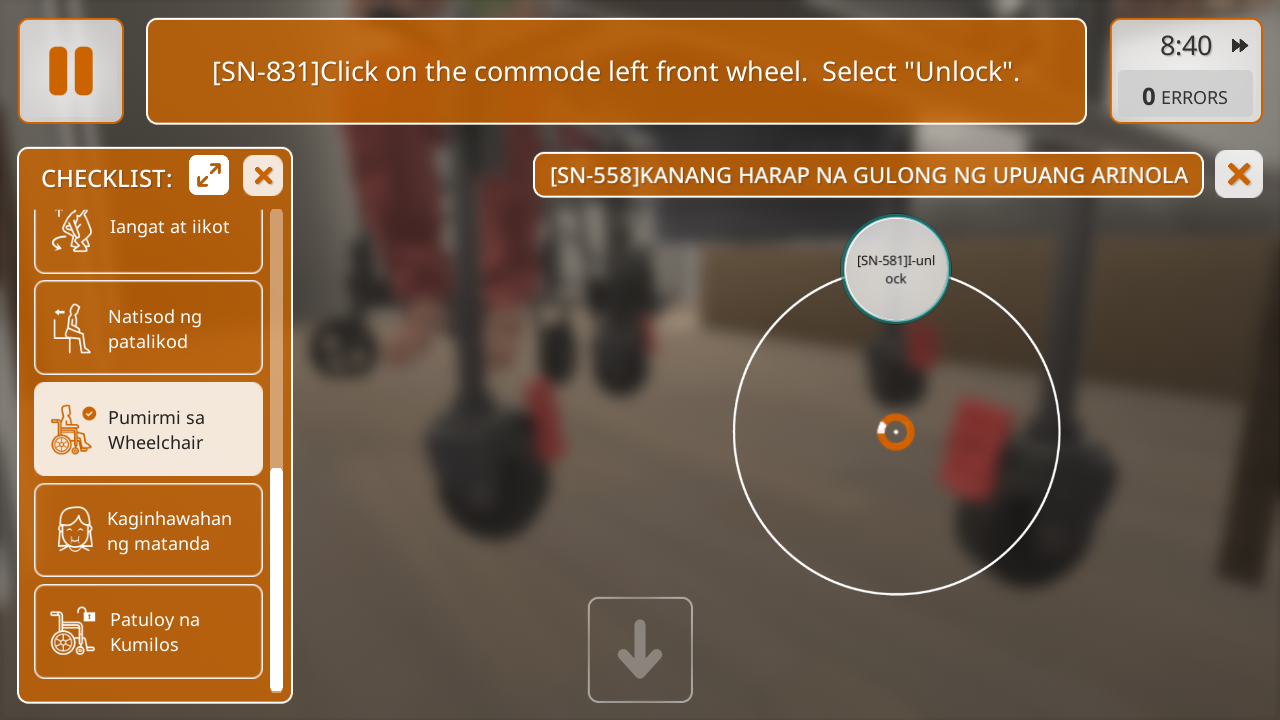The image size is (1280, 720).
Task: Fast-forward the timer with the skip arrows
Action: [1240, 46]
